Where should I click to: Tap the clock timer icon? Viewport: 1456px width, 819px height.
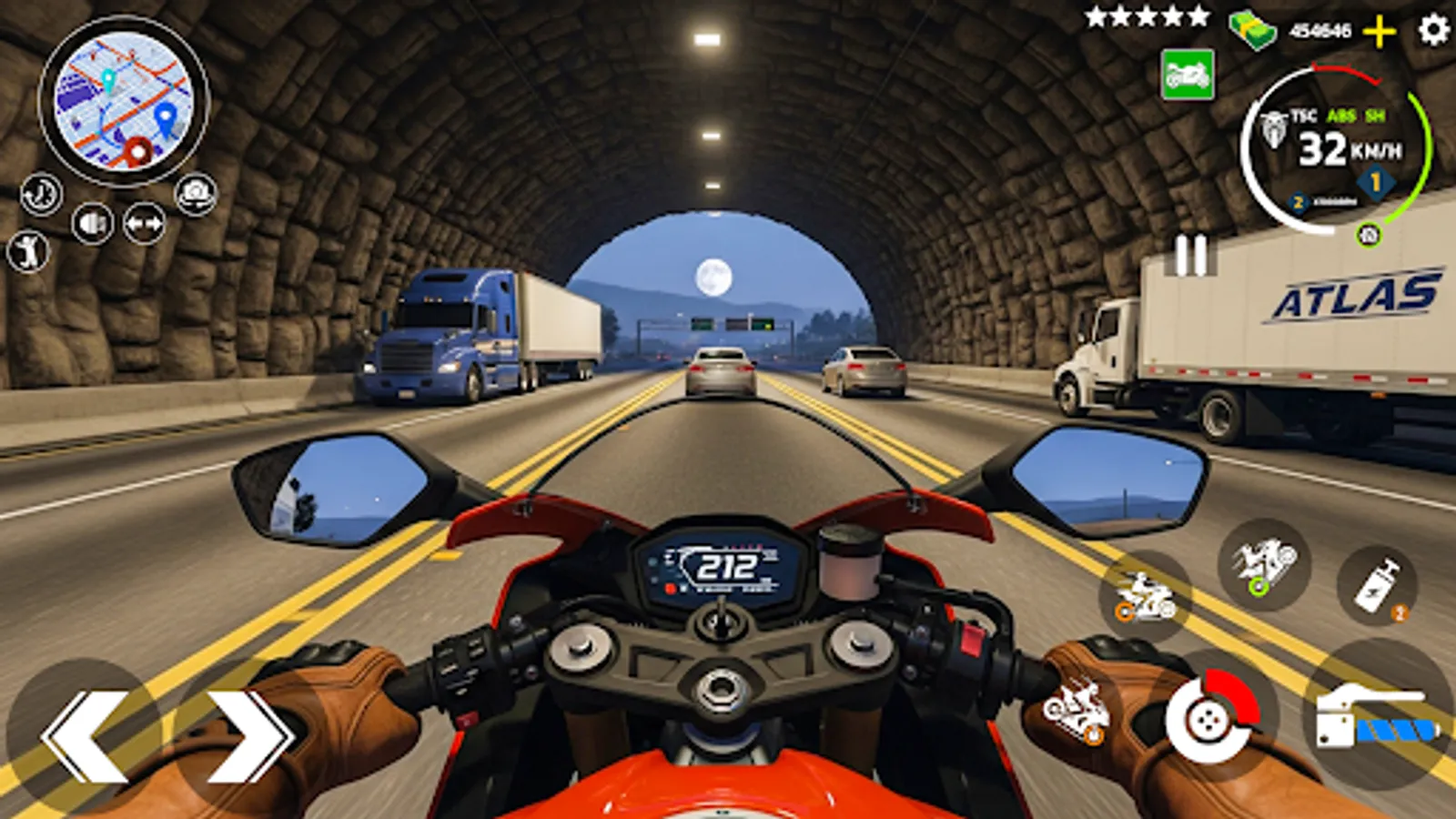click(40, 195)
